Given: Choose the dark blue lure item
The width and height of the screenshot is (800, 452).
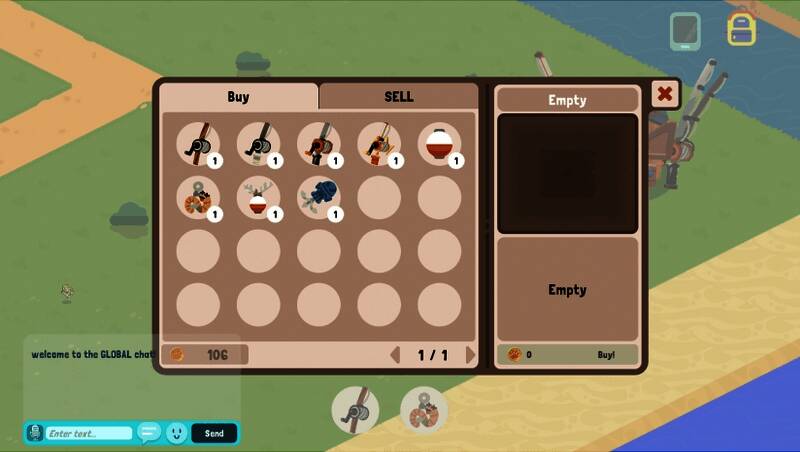Looking at the screenshot, I should tap(318, 197).
